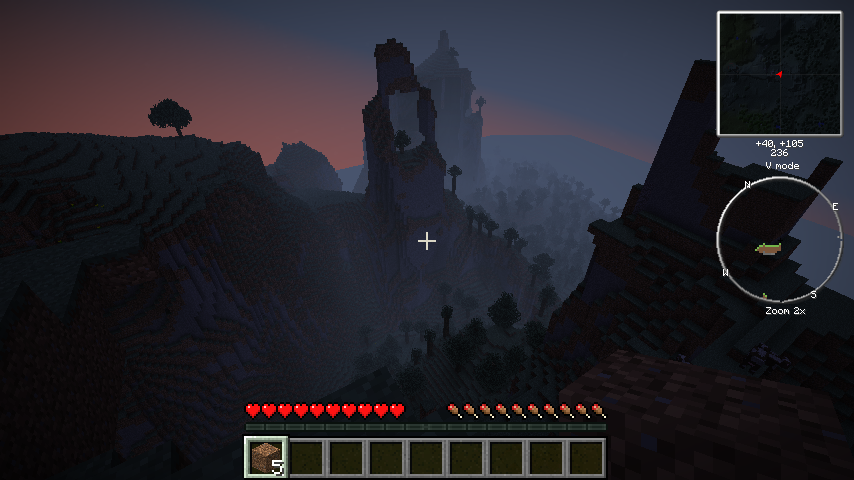The width and height of the screenshot is (854, 480).
Task: Click the square minimap
Action: 779,73
